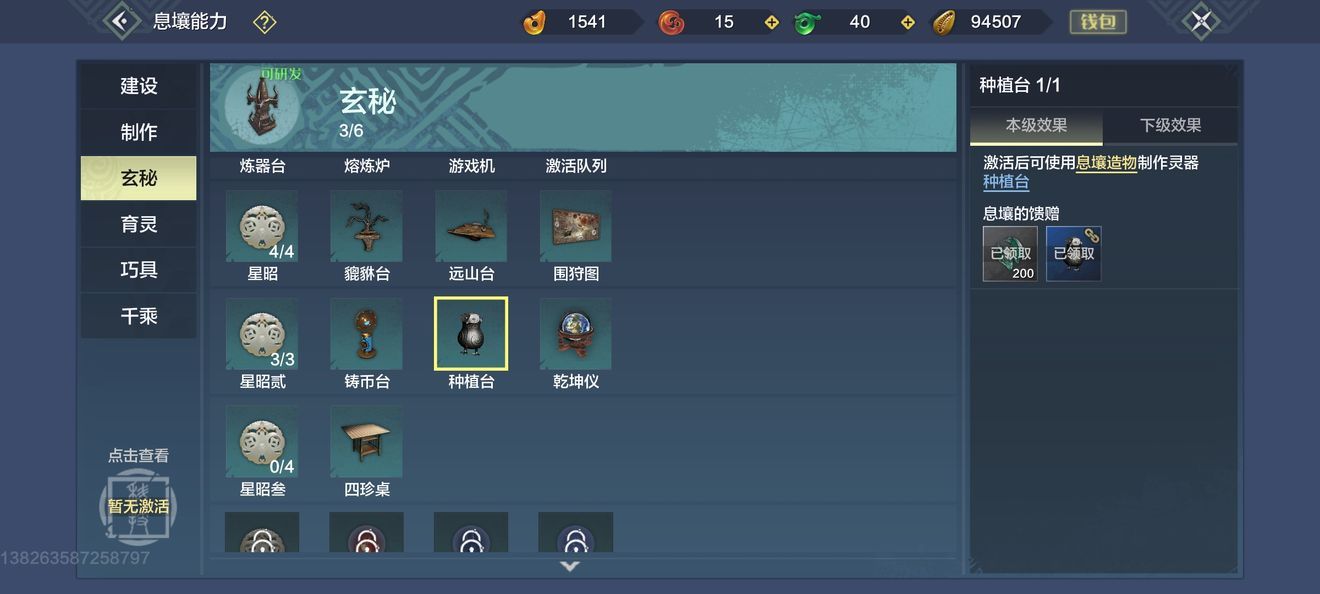Open the 钱包 wallet button
The height and width of the screenshot is (594, 1320).
point(1098,21)
